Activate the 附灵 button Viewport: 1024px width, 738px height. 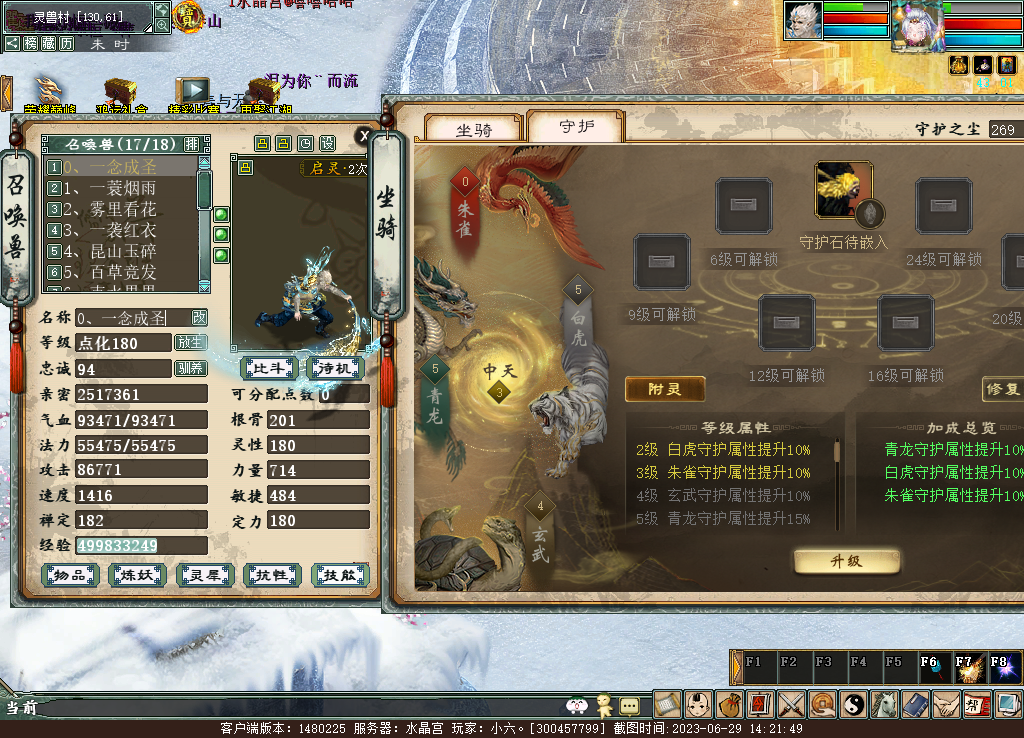pos(665,389)
